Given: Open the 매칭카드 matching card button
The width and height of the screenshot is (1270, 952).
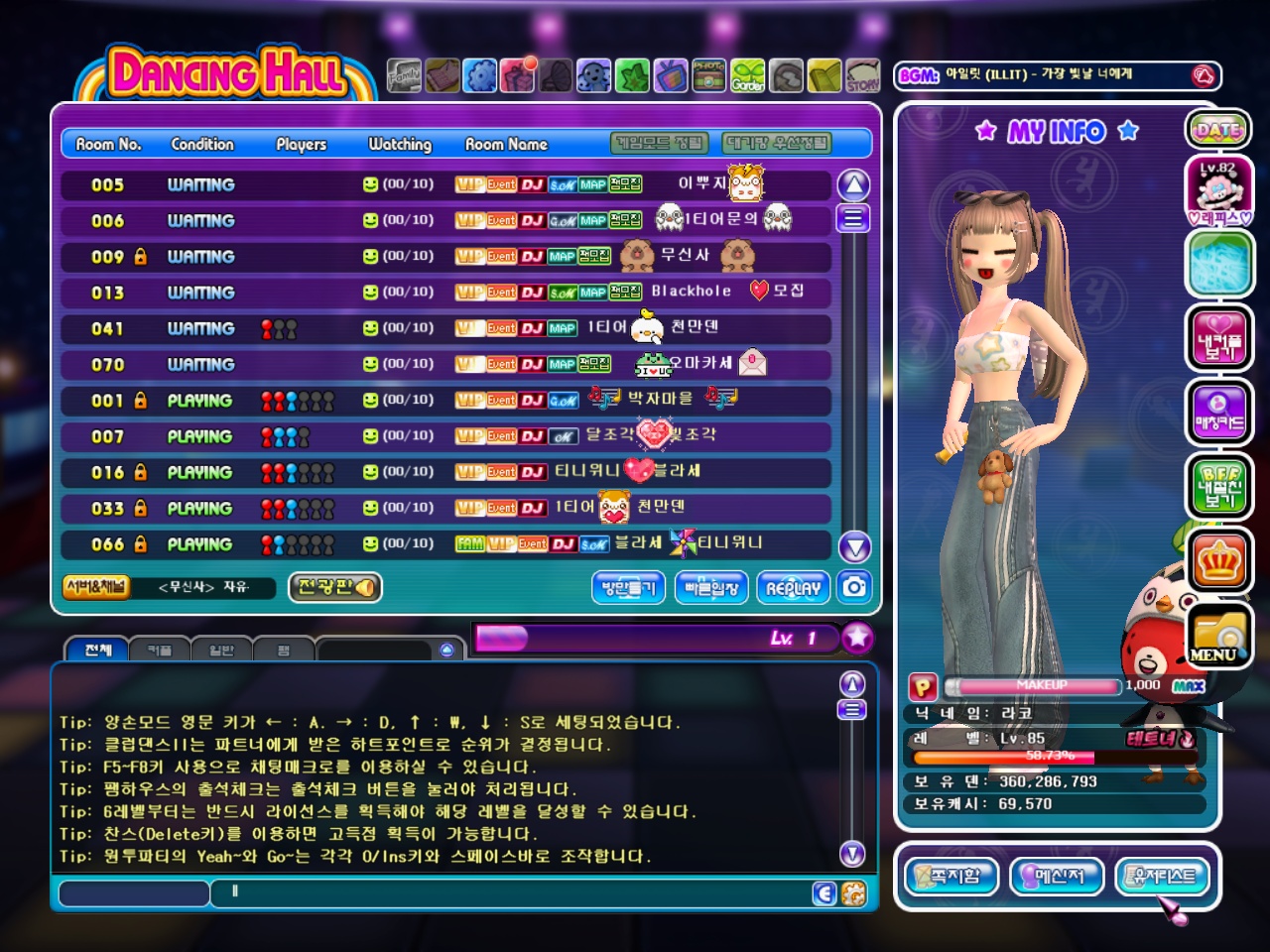Looking at the screenshot, I should [x=1217, y=413].
